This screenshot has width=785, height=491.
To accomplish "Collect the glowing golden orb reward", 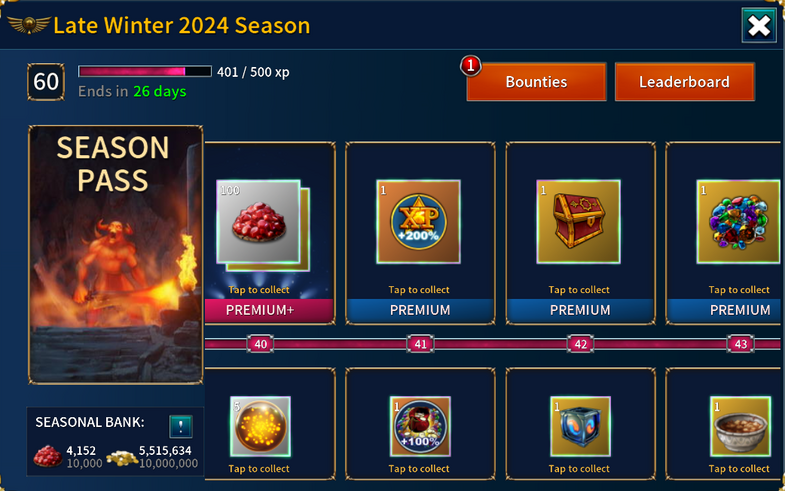I will tap(260, 428).
